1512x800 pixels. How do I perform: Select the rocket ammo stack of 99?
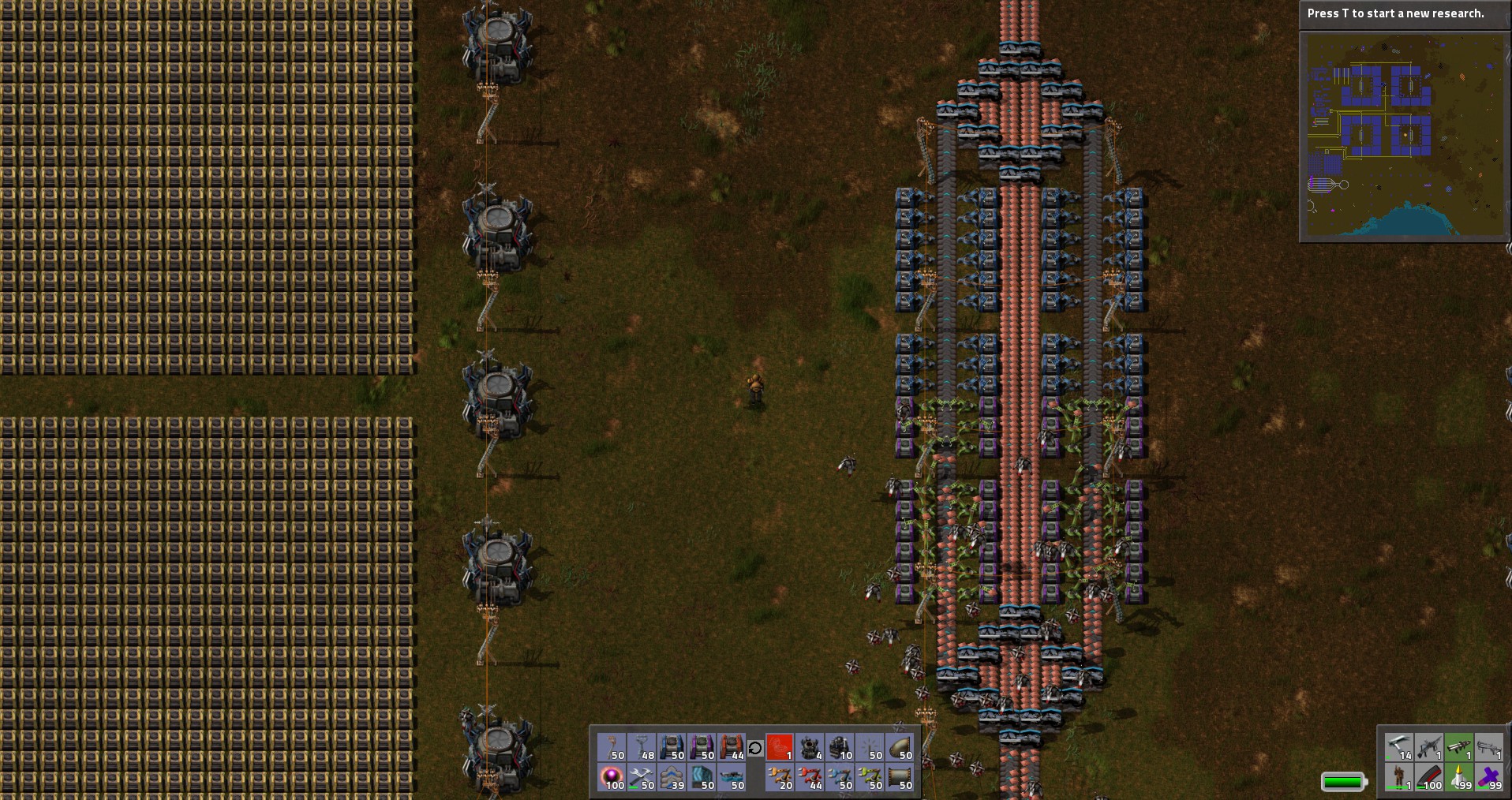point(1459,777)
